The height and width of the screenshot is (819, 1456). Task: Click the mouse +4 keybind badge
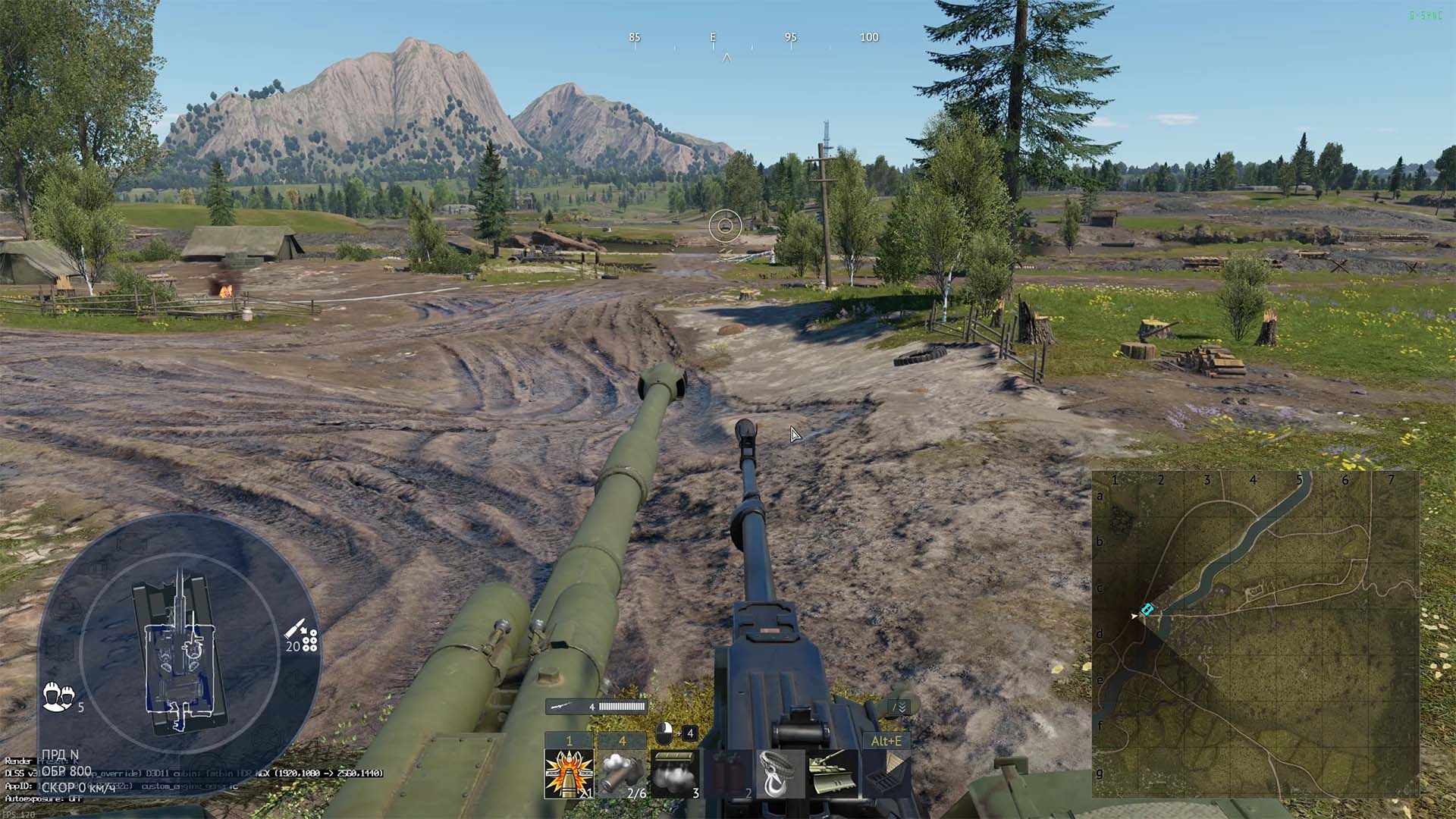pyautogui.click(x=676, y=733)
